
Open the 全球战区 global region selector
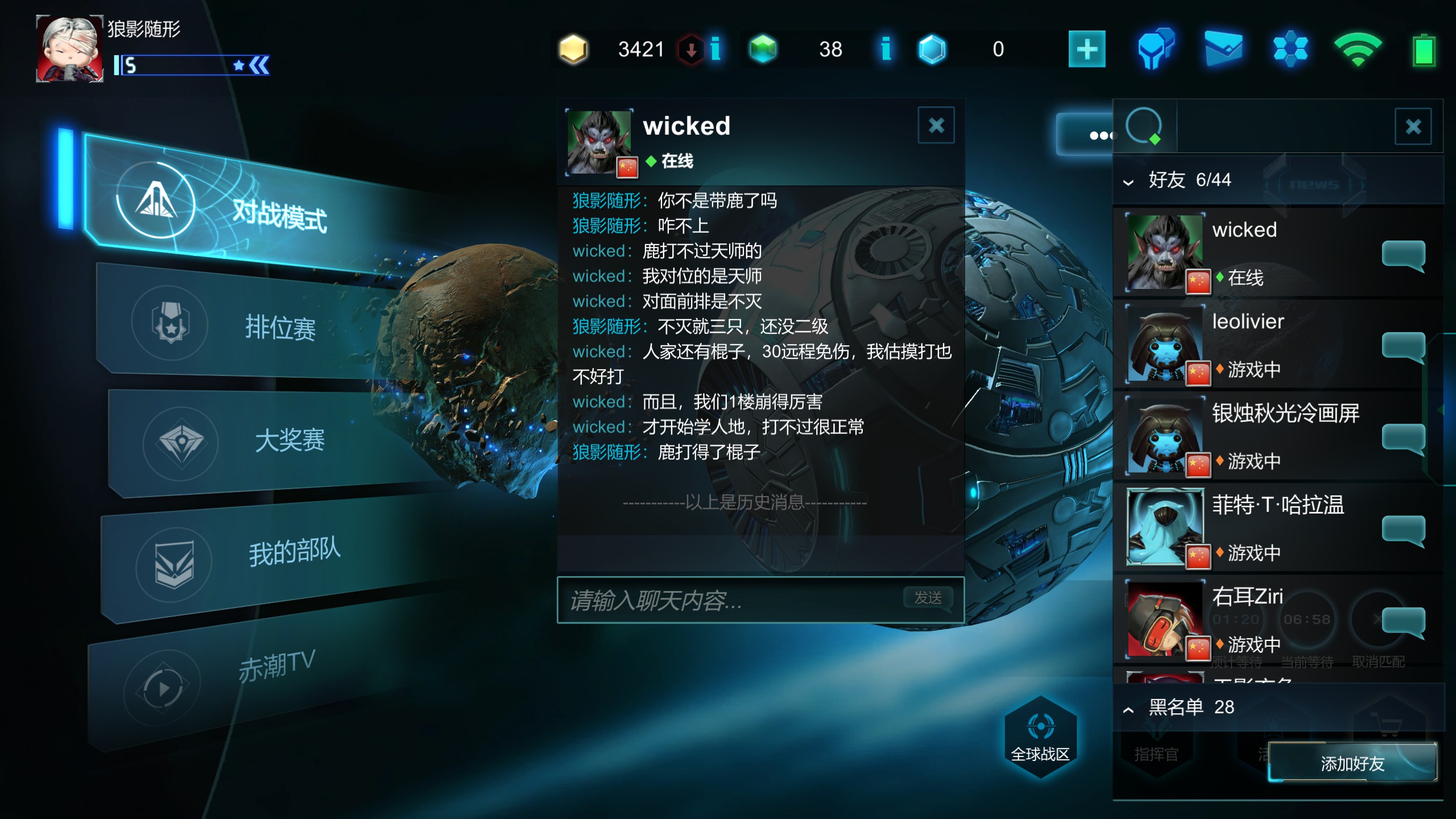click(x=1040, y=737)
